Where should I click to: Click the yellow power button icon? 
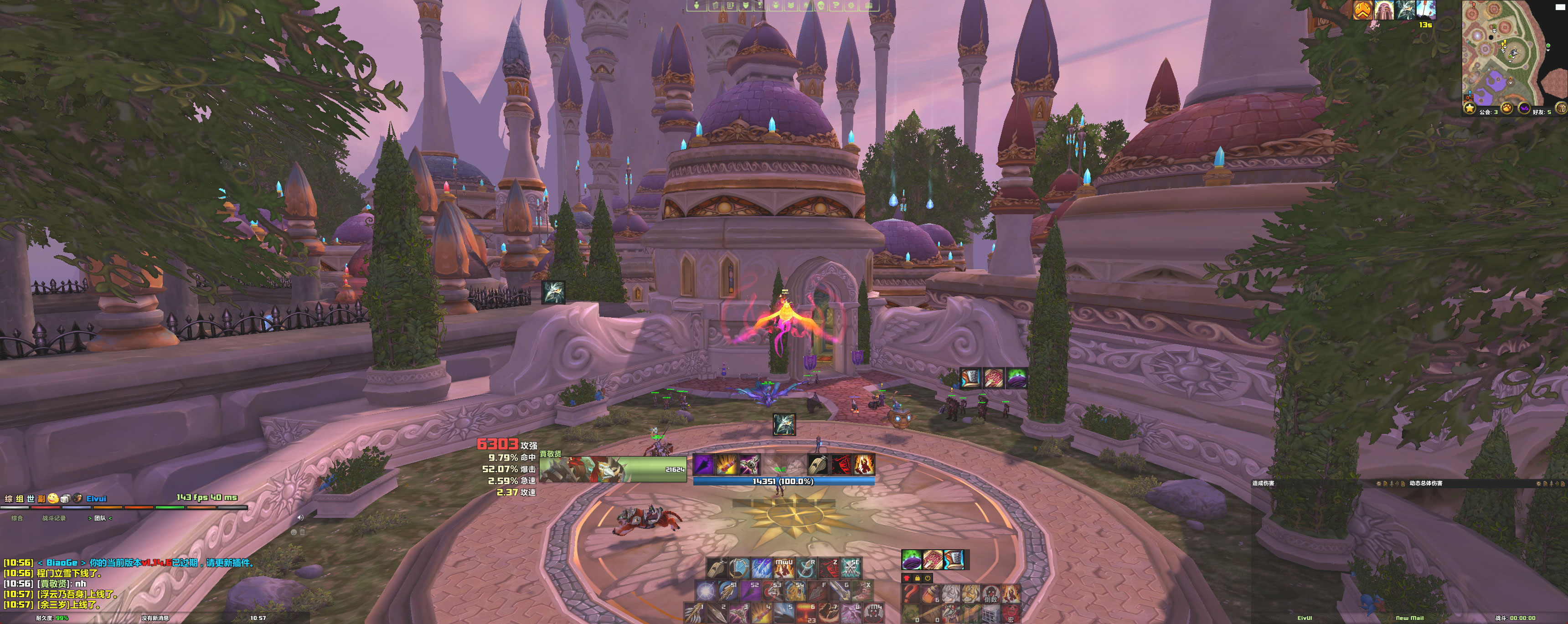click(928, 578)
